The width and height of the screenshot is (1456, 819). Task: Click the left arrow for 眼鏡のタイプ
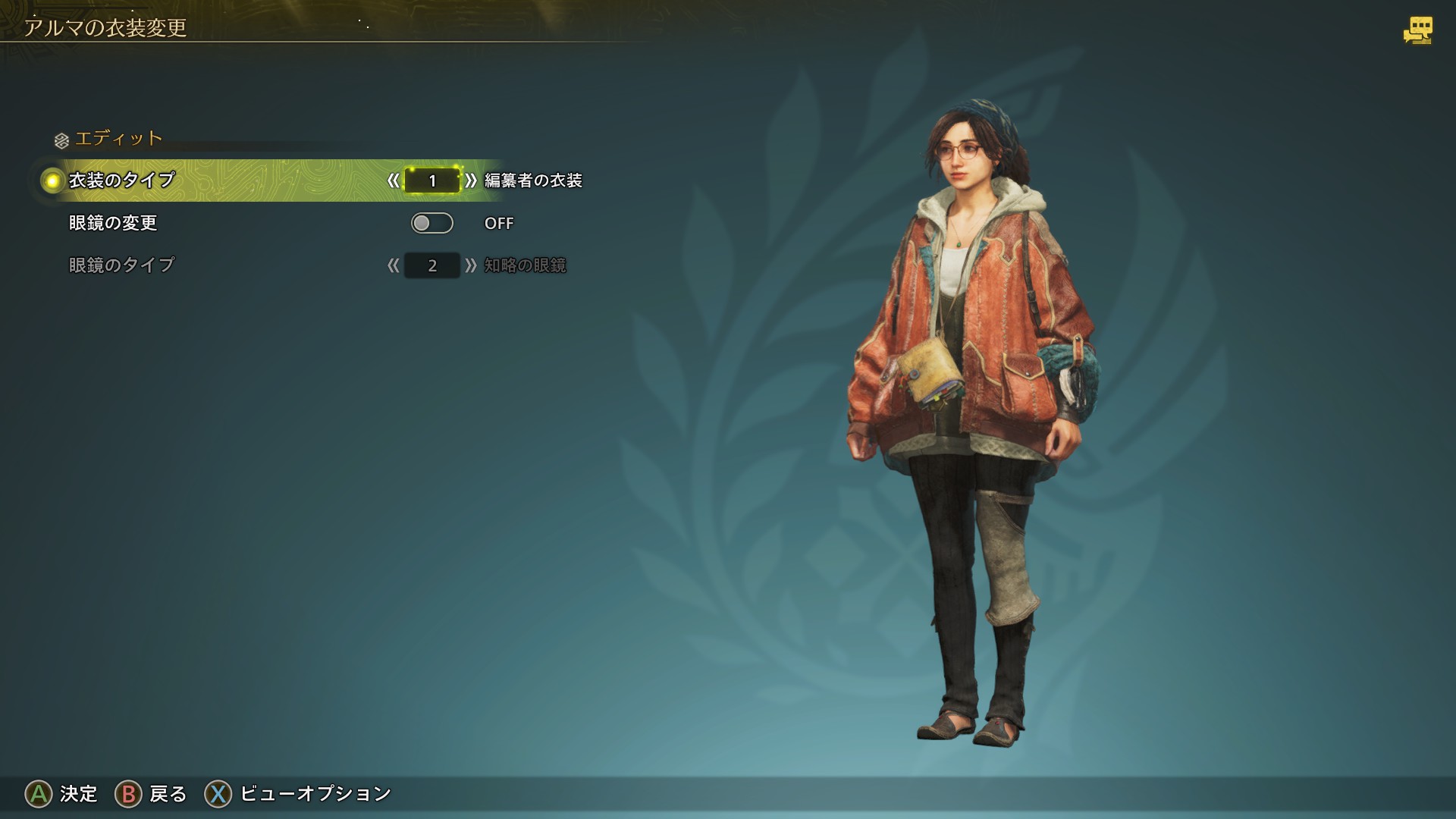[x=393, y=265]
